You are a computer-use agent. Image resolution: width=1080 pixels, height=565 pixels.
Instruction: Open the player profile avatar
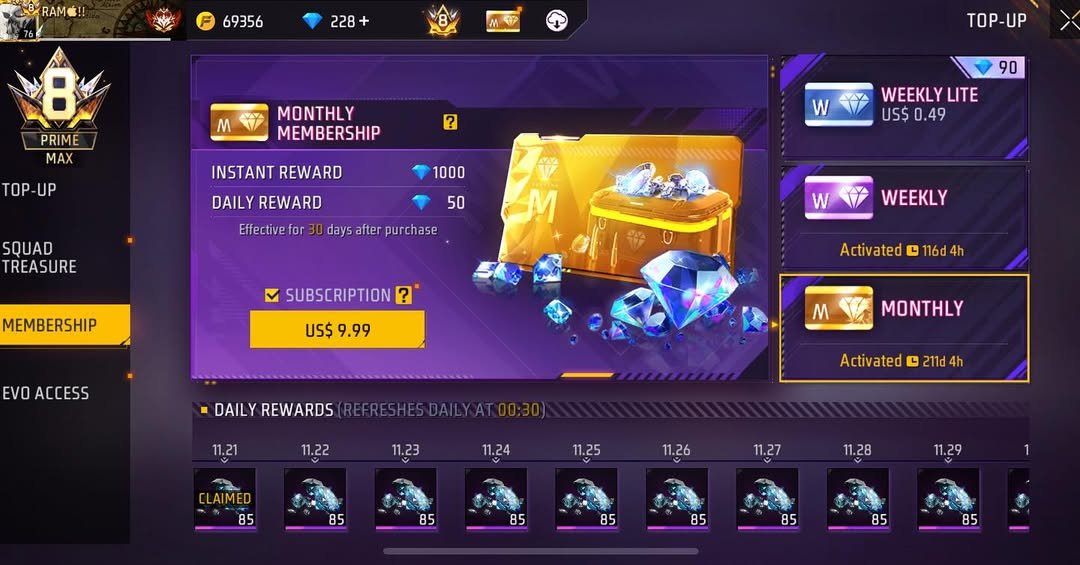[17, 21]
